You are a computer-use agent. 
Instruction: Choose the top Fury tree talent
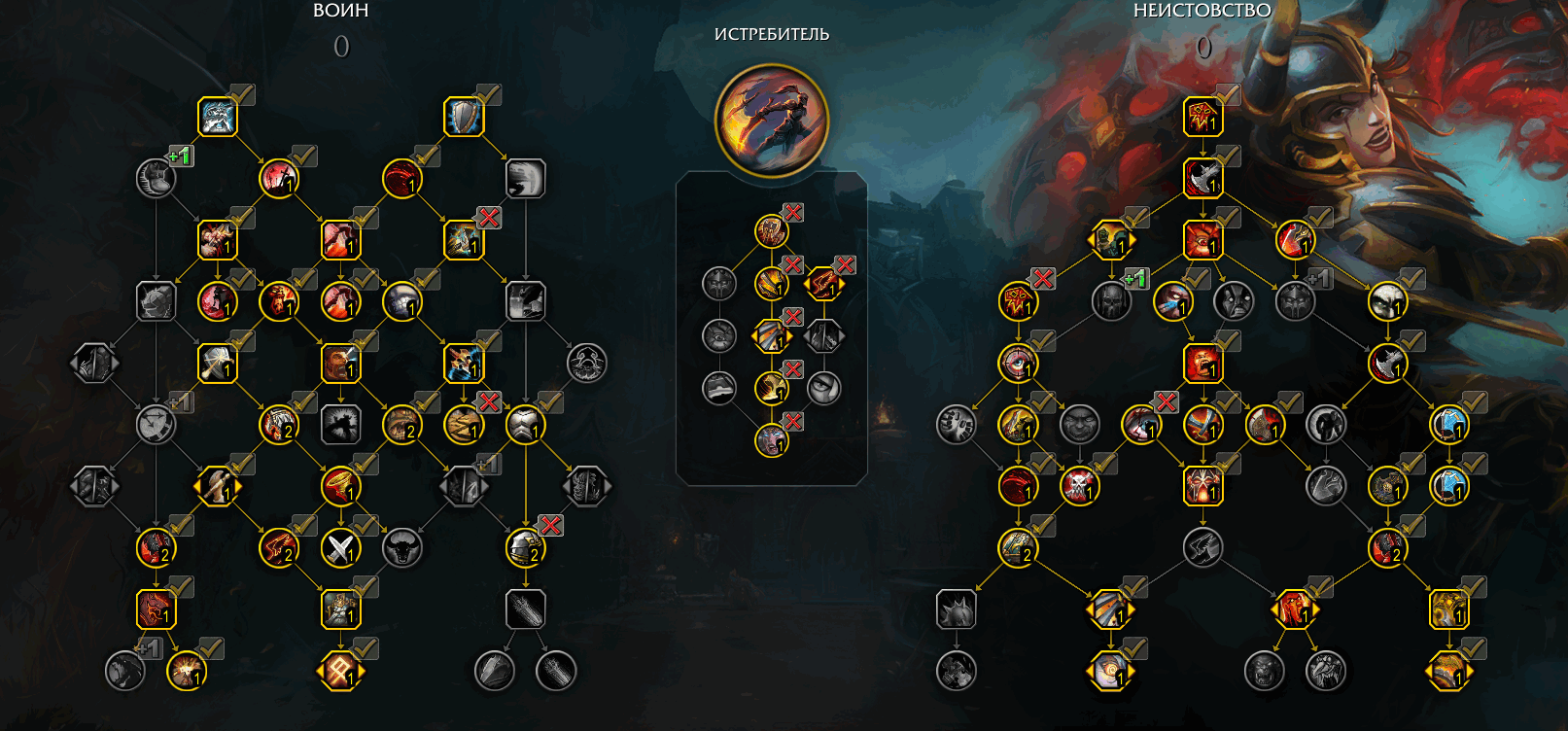(1202, 117)
